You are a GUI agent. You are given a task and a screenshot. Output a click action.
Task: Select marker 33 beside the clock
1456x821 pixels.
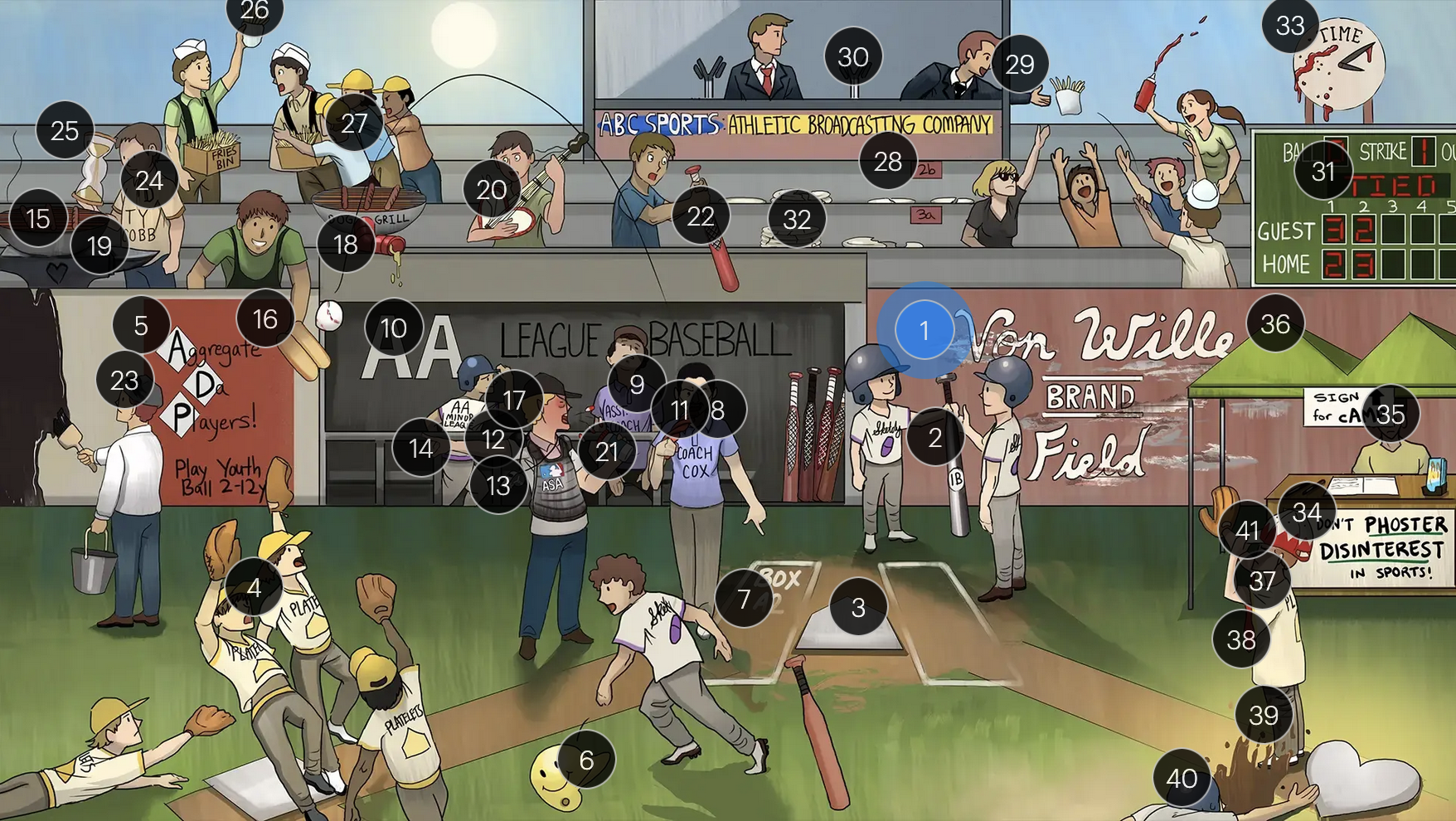[x=1290, y=26]
